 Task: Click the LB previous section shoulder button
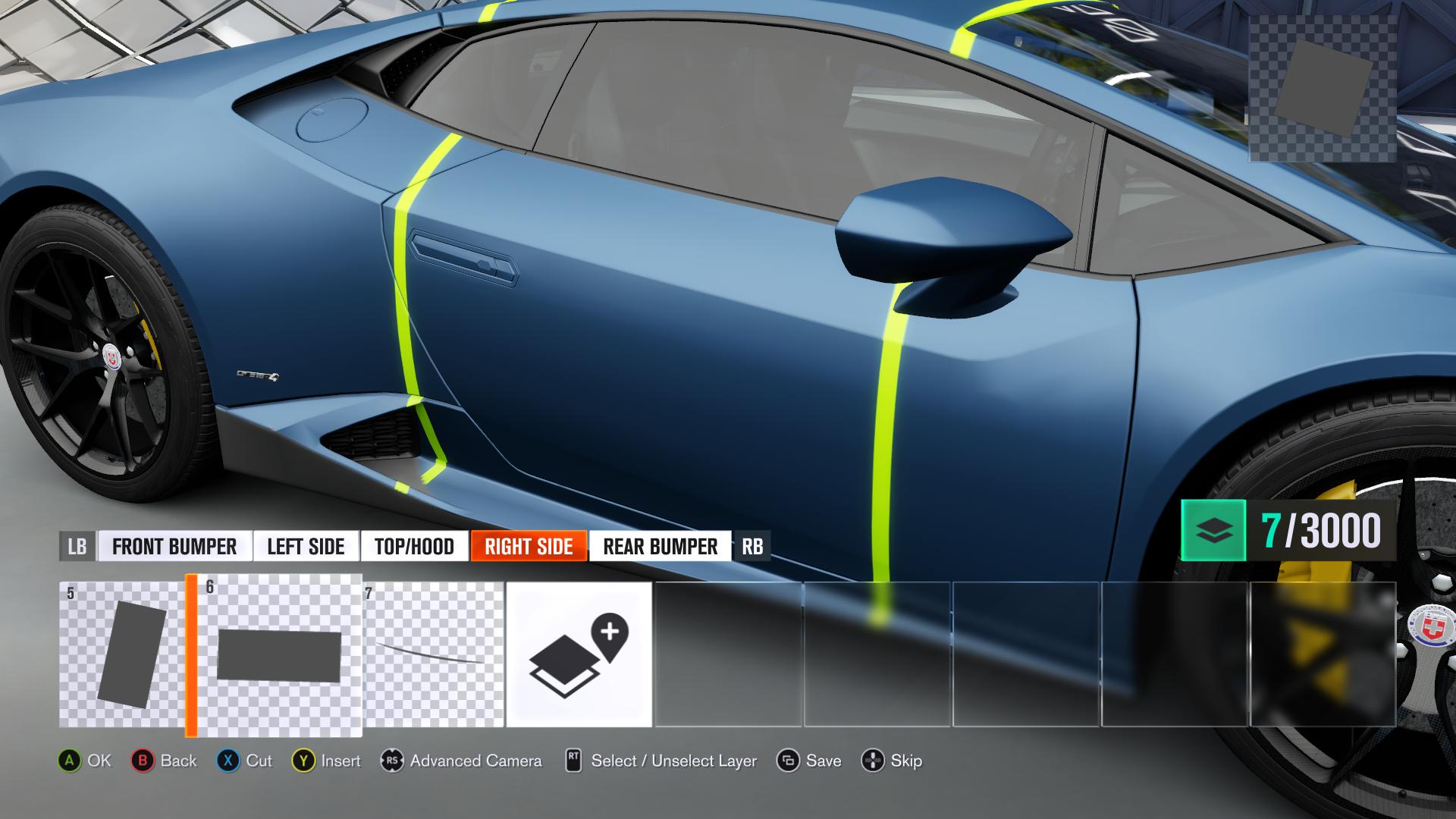coord(77,546)
